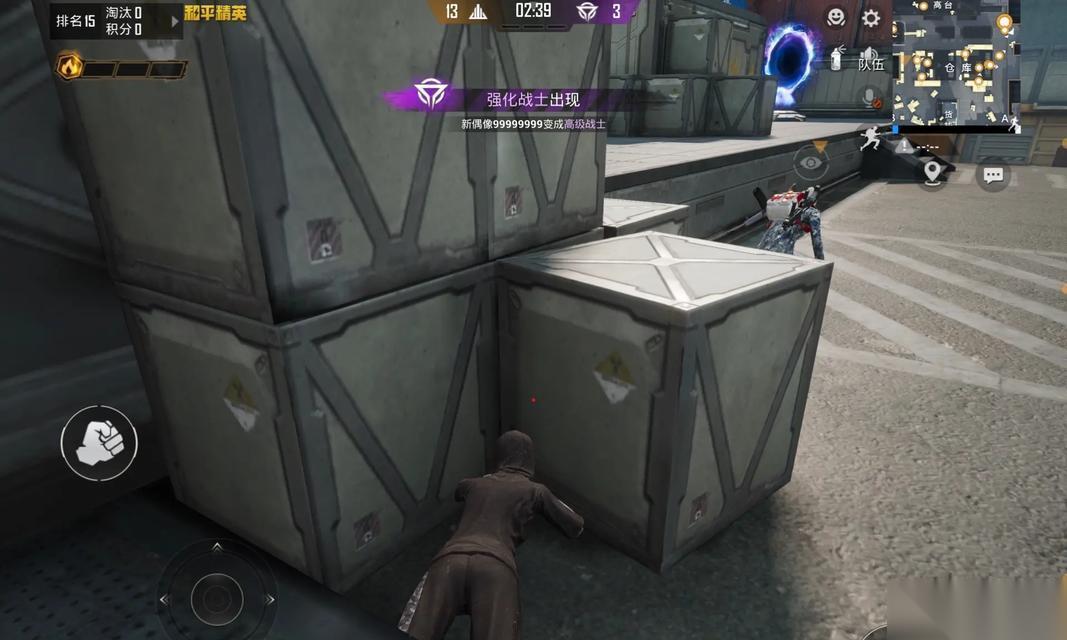Viewport: 1067px width, 640px height.
Task: Tap the fist melee attack button
Action: [x=99, y=442]
